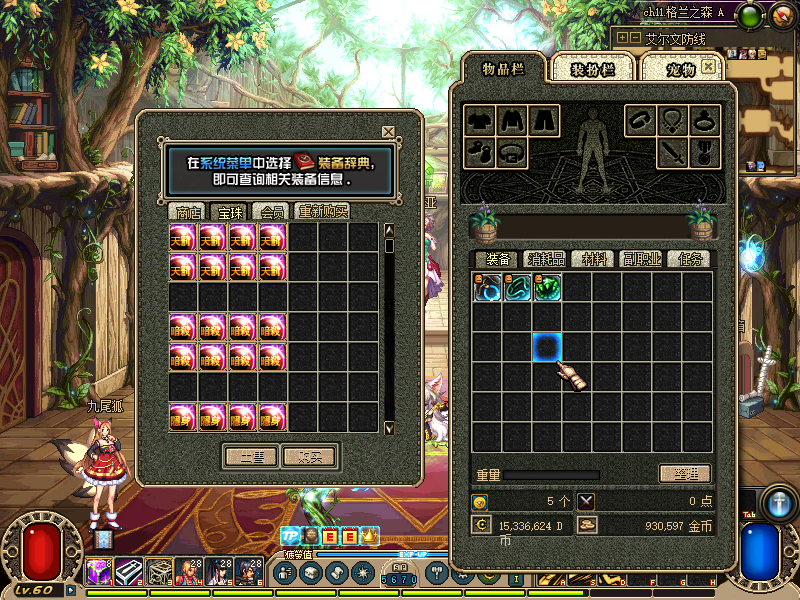Switch to the 商店 shop tab

coord(188,212)
